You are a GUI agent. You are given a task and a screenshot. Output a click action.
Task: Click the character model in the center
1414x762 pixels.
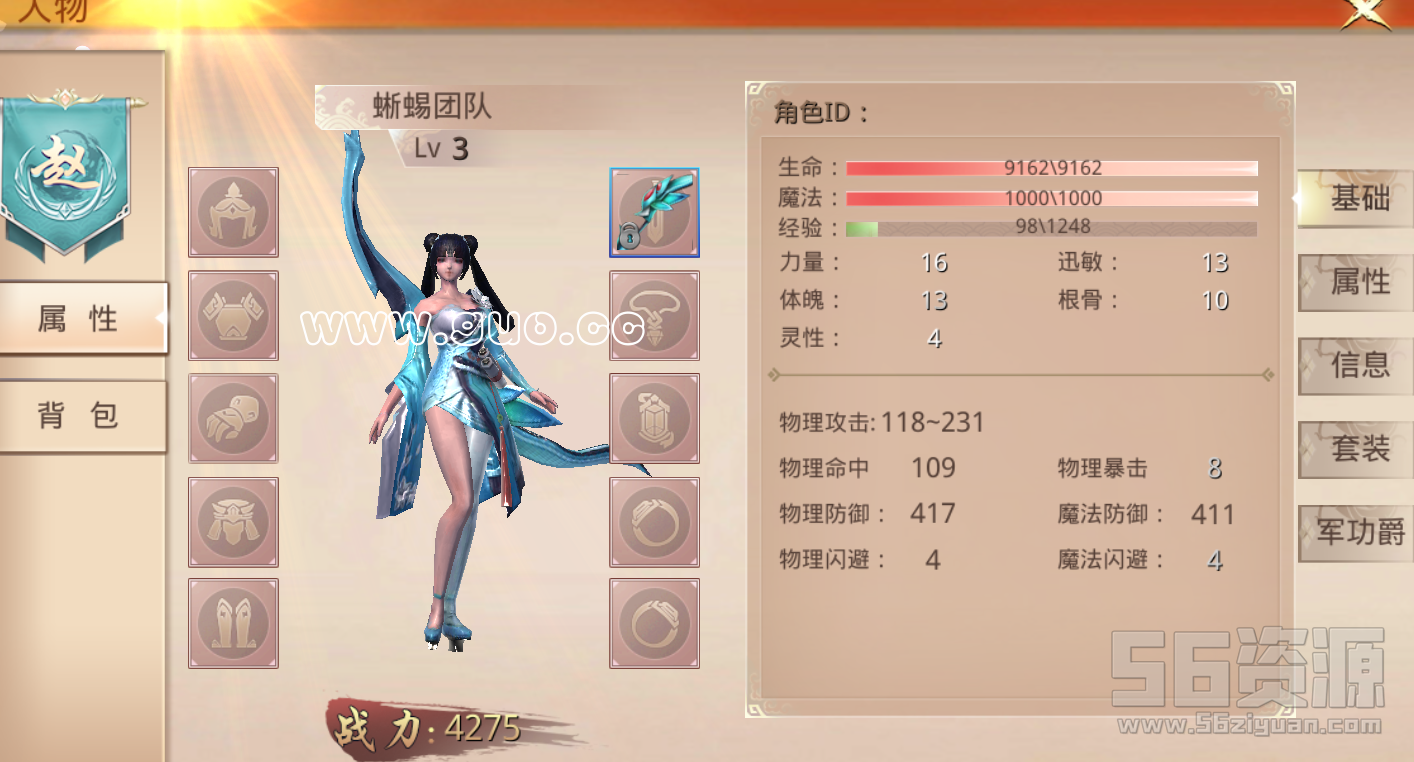450,420
